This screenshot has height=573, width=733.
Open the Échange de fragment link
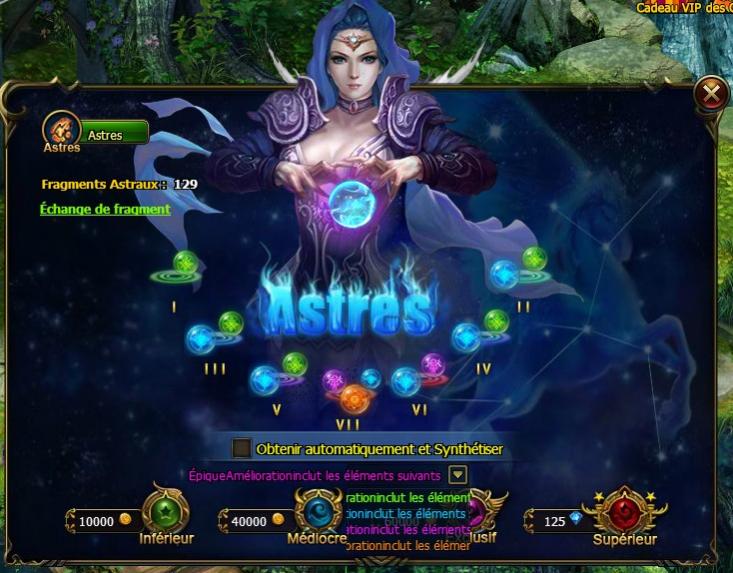tap(105, 209)
